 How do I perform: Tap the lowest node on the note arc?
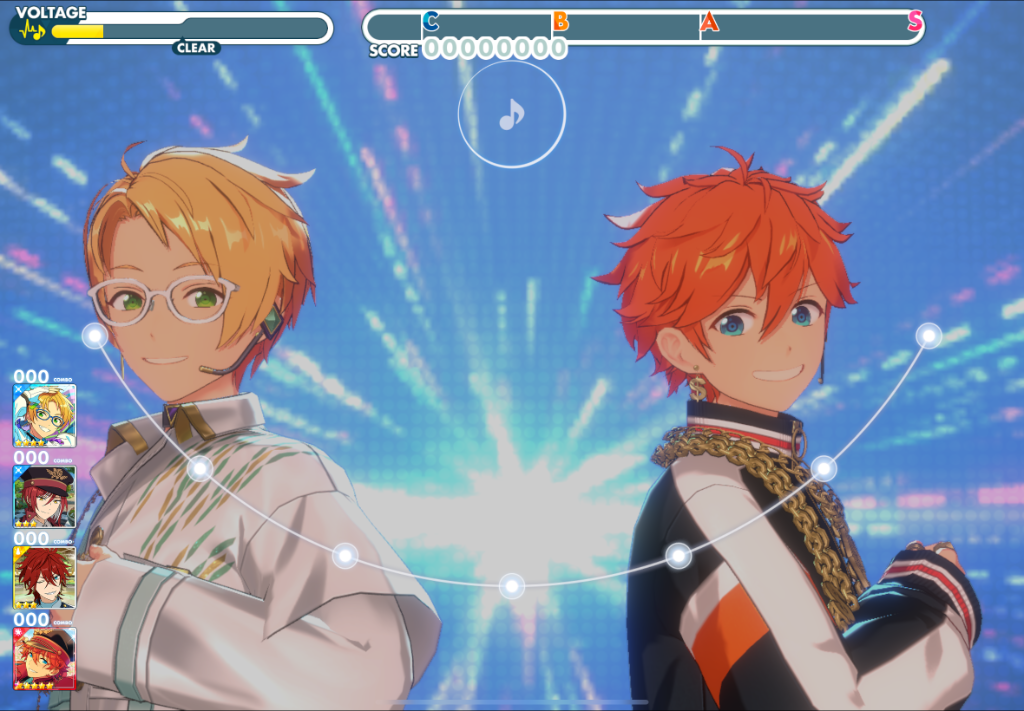(512, 585)
